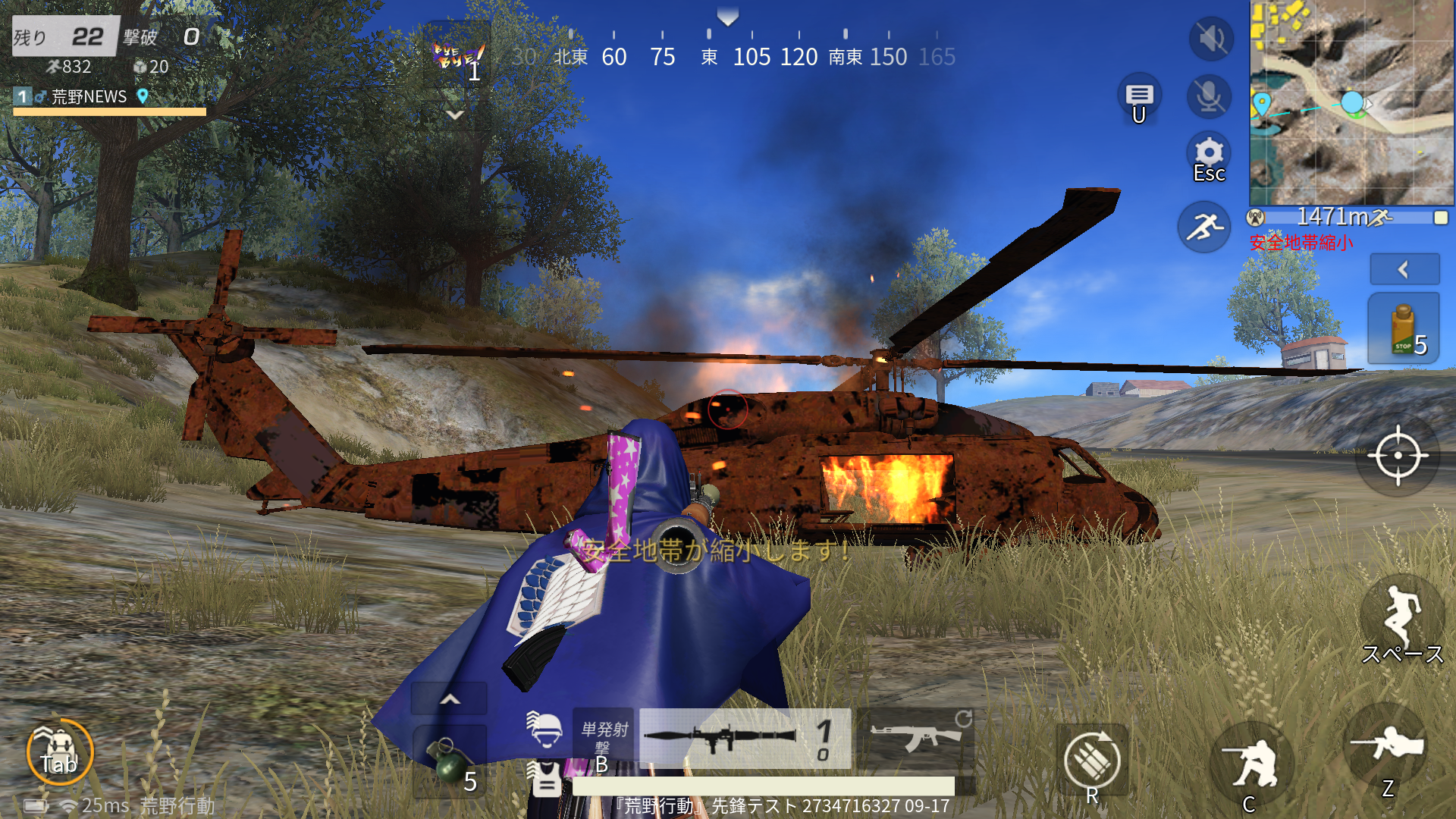Screen dimensions: 1456x819
Task: Collapse the quick item panel arrow
Action: [x=1404, y=269]
